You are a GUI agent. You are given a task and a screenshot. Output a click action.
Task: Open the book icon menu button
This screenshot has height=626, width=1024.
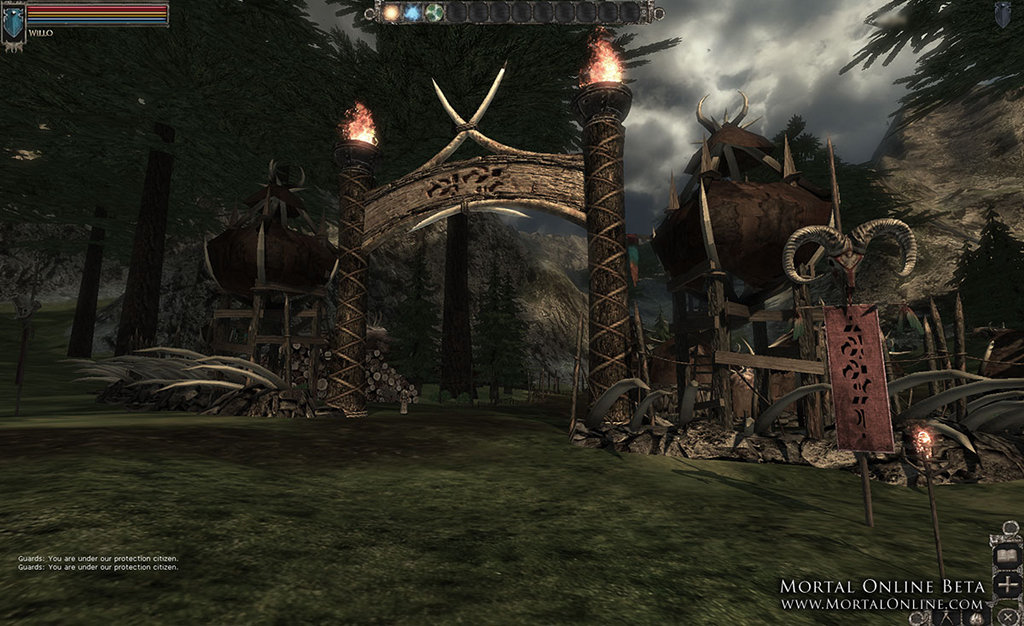pos(1007,554)
